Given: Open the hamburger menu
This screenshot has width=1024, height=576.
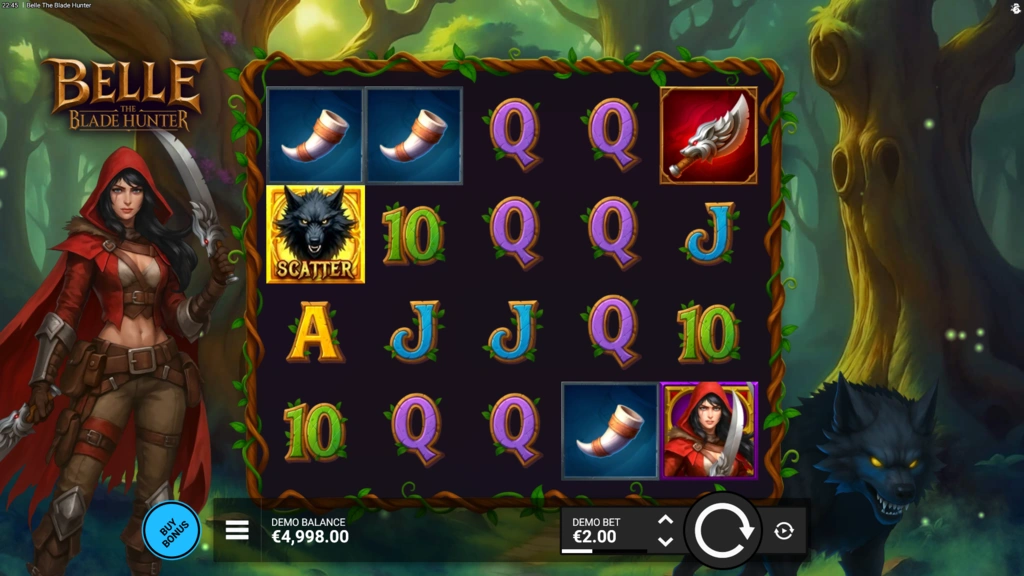Looking at the screenshot, I should tap(237, 530).
